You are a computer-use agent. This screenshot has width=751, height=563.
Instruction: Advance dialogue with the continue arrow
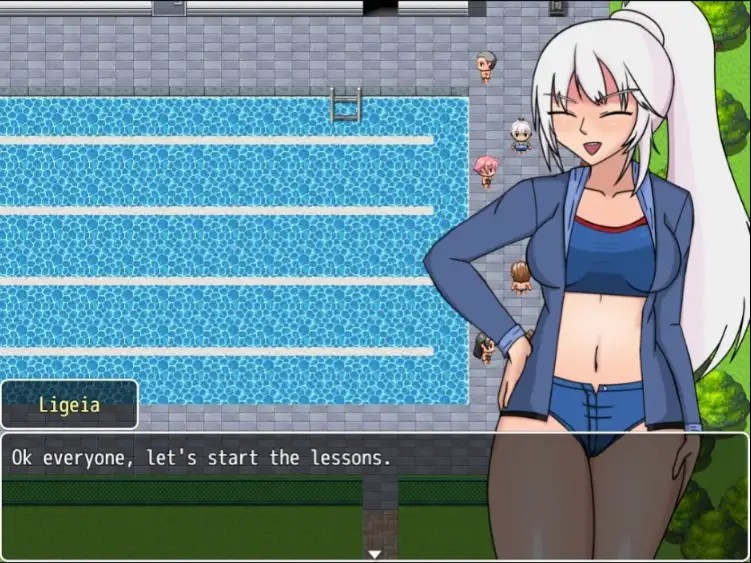click(375, 553)
